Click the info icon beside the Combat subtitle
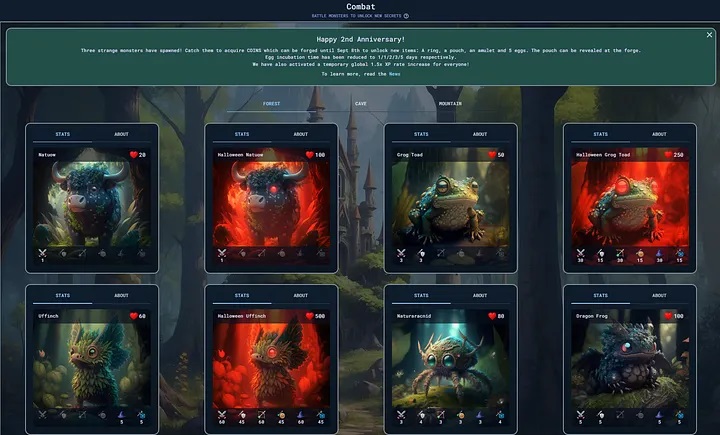720x435 pixels. click(406, 16)
